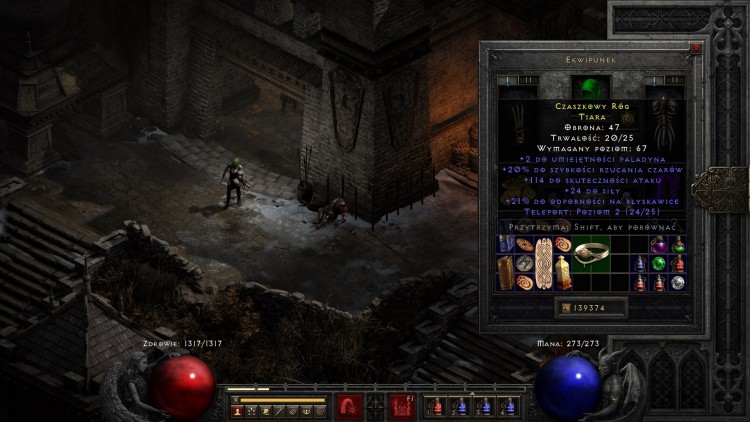Select the grey rune stone
The image size is (750, 422).
(x=524, y=264)
